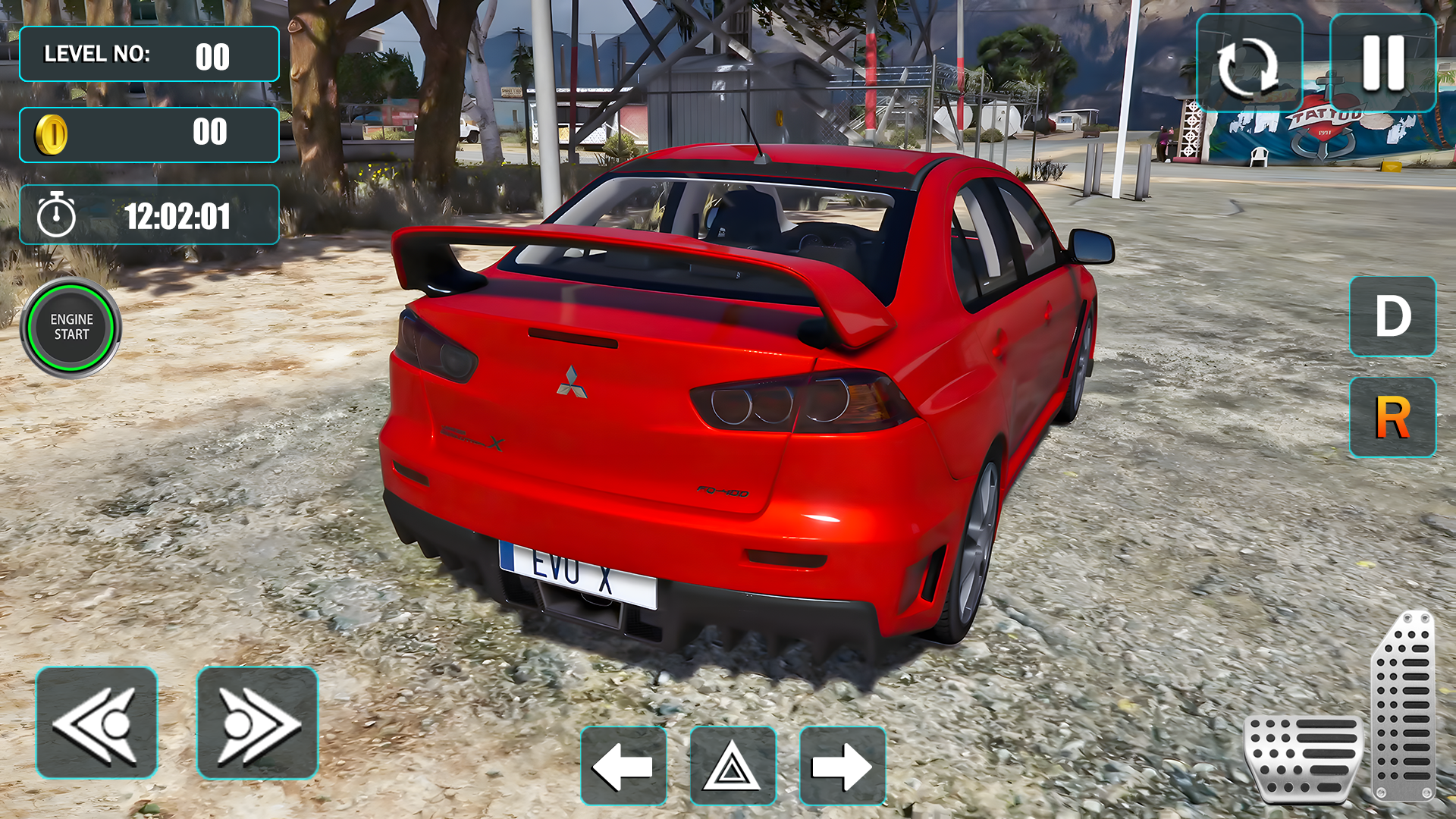Steer left with the left chevron button

[96, 723]
